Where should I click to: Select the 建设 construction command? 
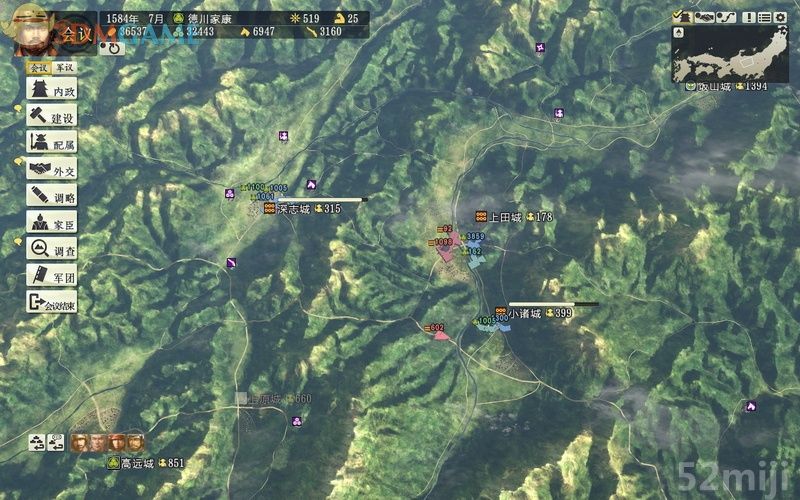[x=53, y=117]
